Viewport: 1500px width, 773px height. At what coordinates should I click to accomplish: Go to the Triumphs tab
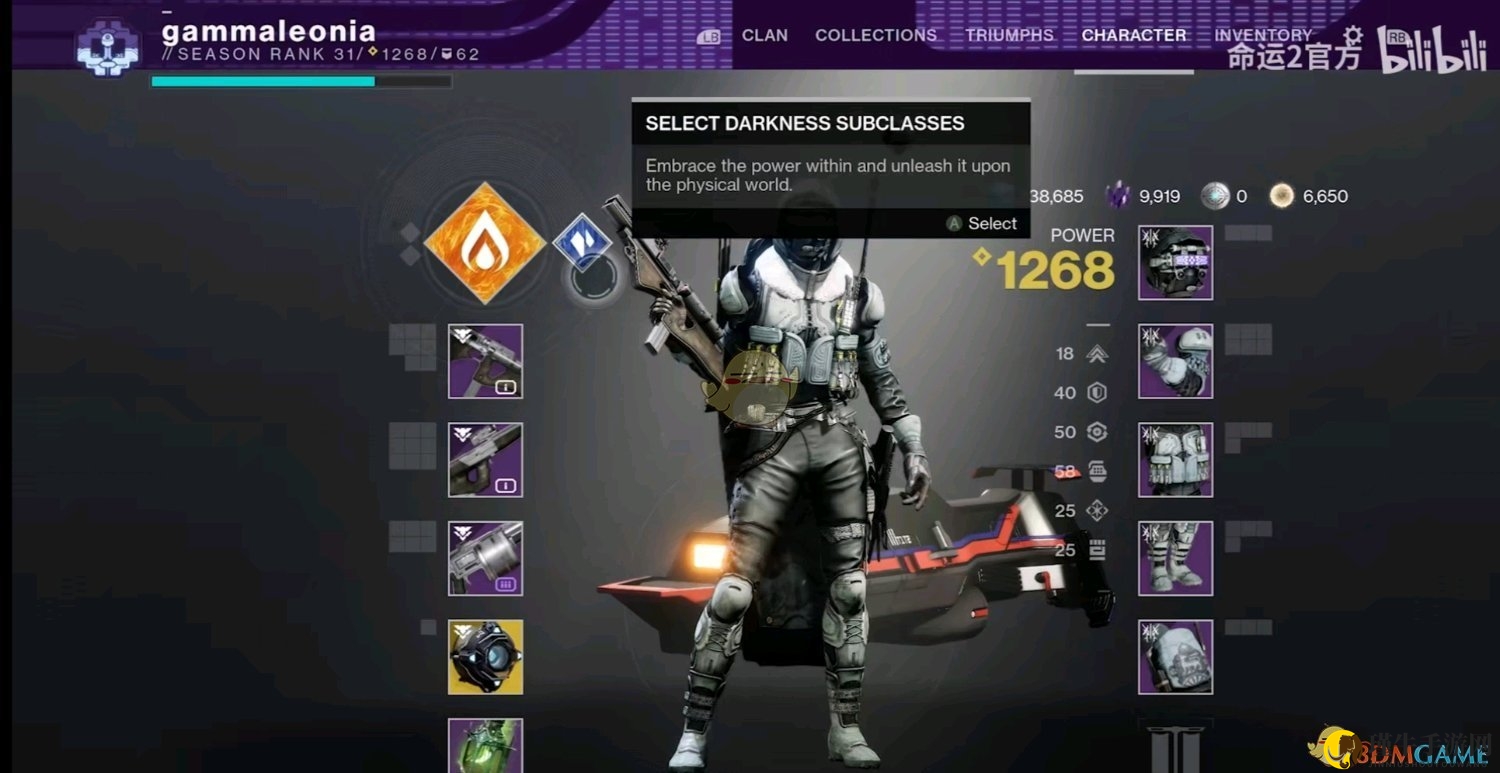(1009, 35)
